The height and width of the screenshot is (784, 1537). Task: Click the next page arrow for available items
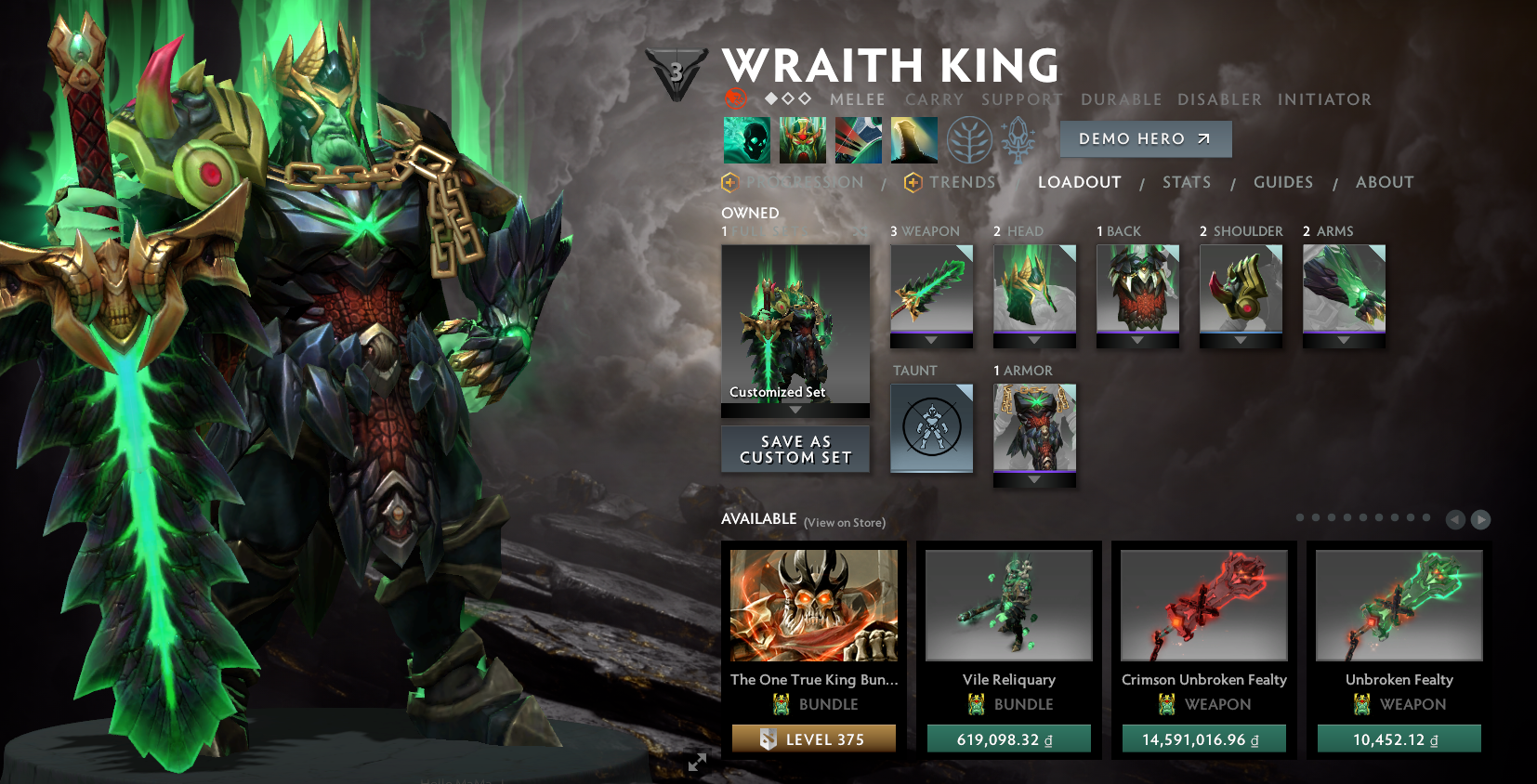[1478, 519]
